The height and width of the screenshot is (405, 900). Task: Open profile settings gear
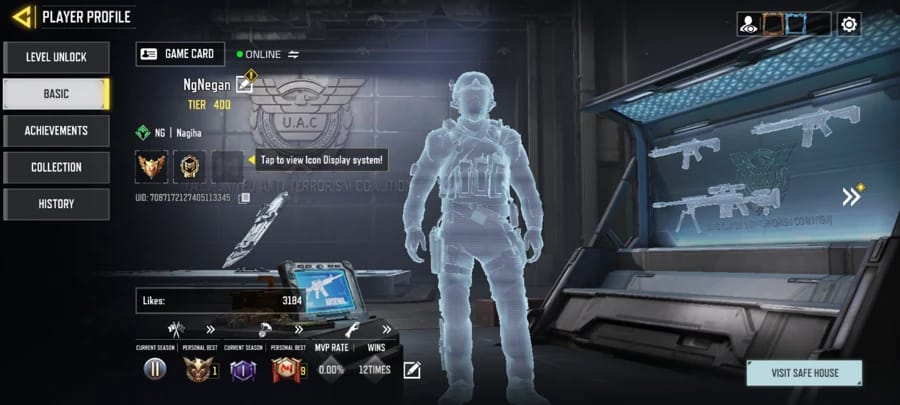tap(849, 23)
